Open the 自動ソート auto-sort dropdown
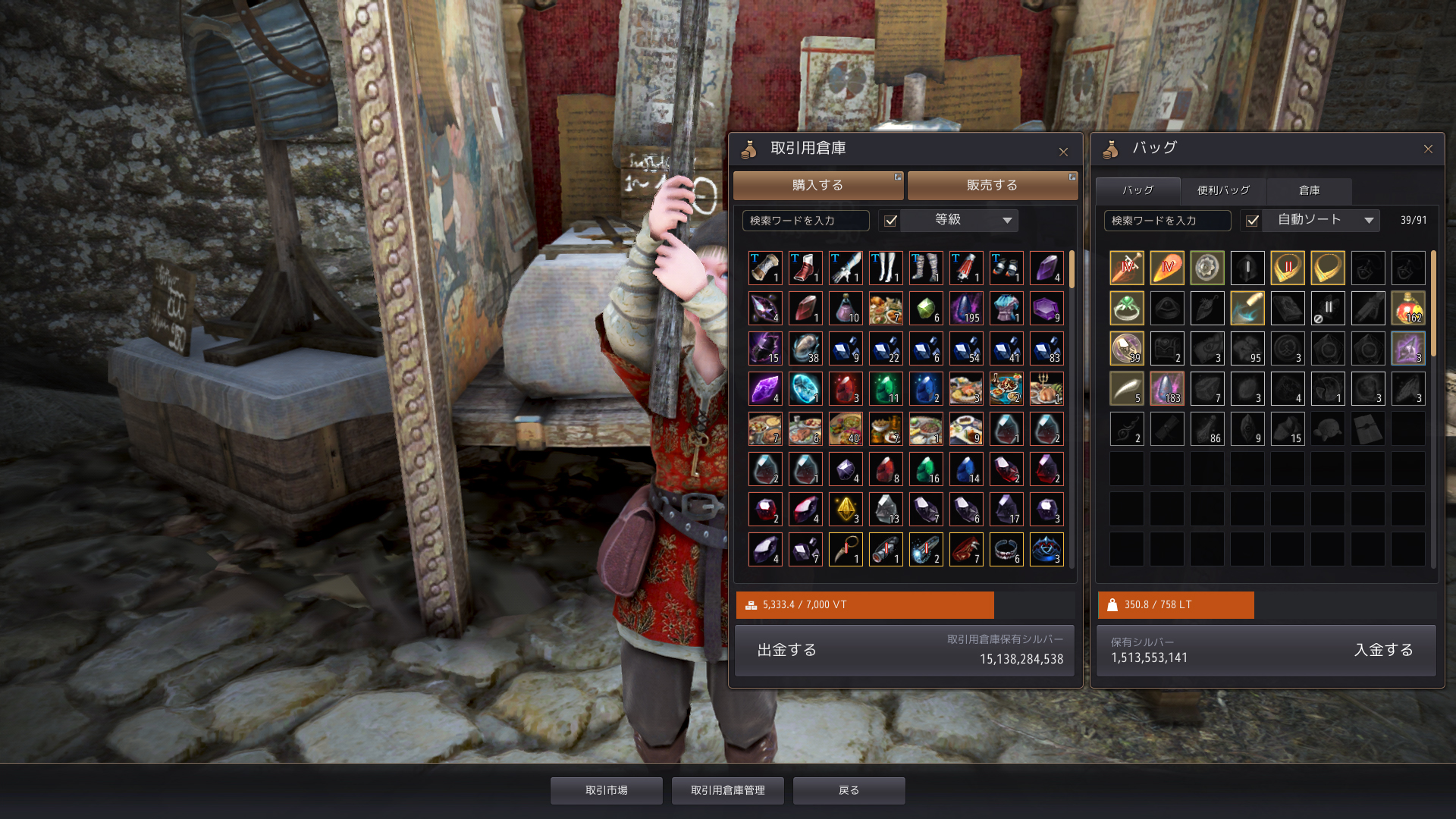 click(1326, 220)
